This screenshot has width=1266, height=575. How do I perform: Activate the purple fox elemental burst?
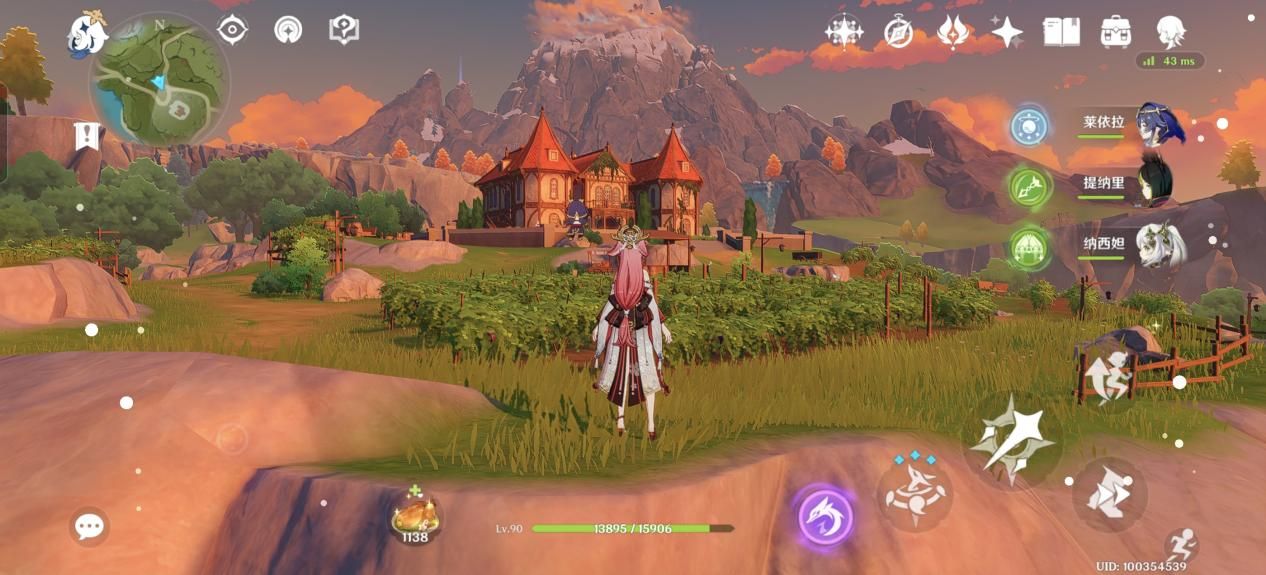[x=825, y=517]
